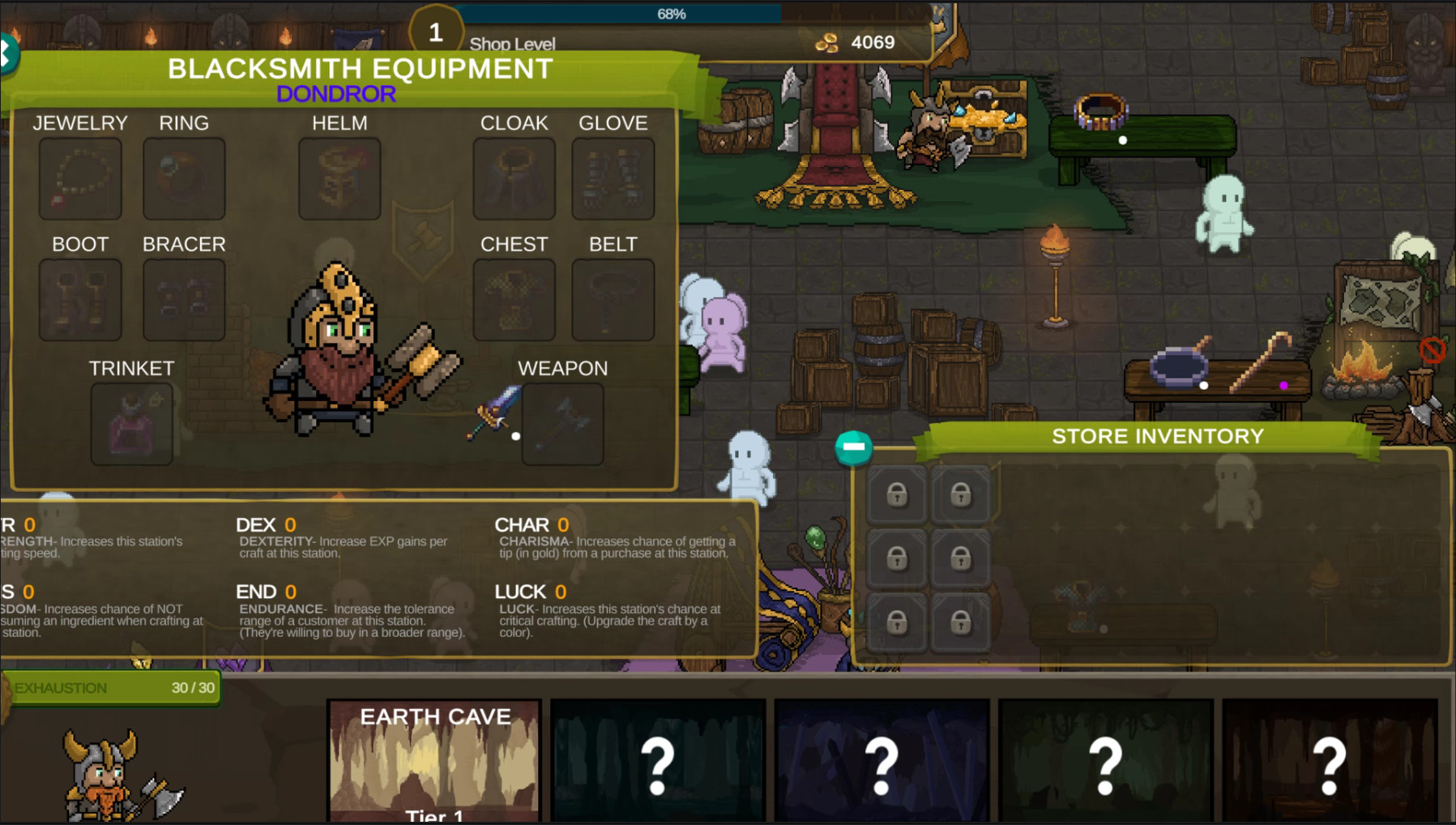
Task: Click the first question mark locked location
Action: click(x=658, y=758)
